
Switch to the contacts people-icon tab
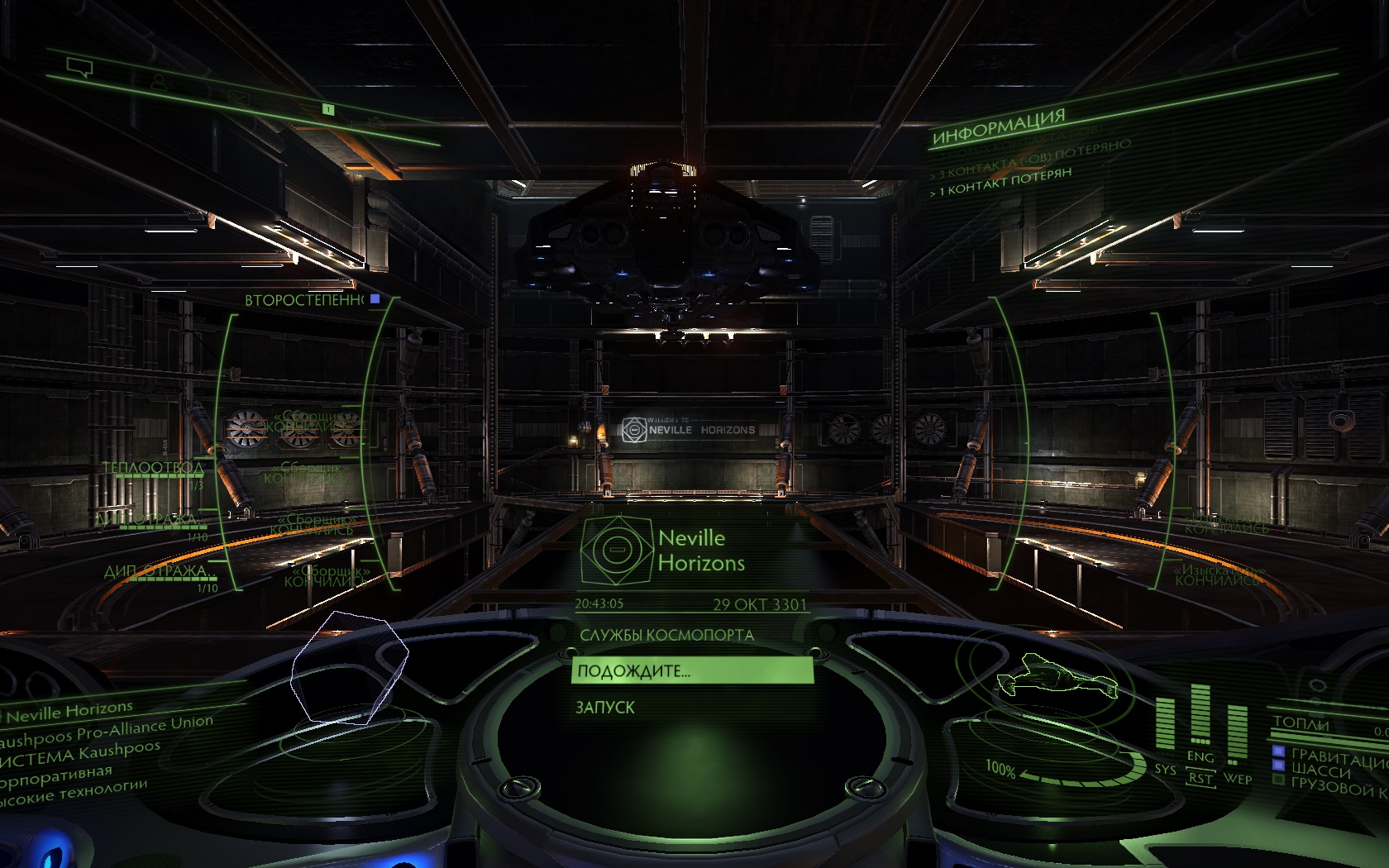[159, 83]
